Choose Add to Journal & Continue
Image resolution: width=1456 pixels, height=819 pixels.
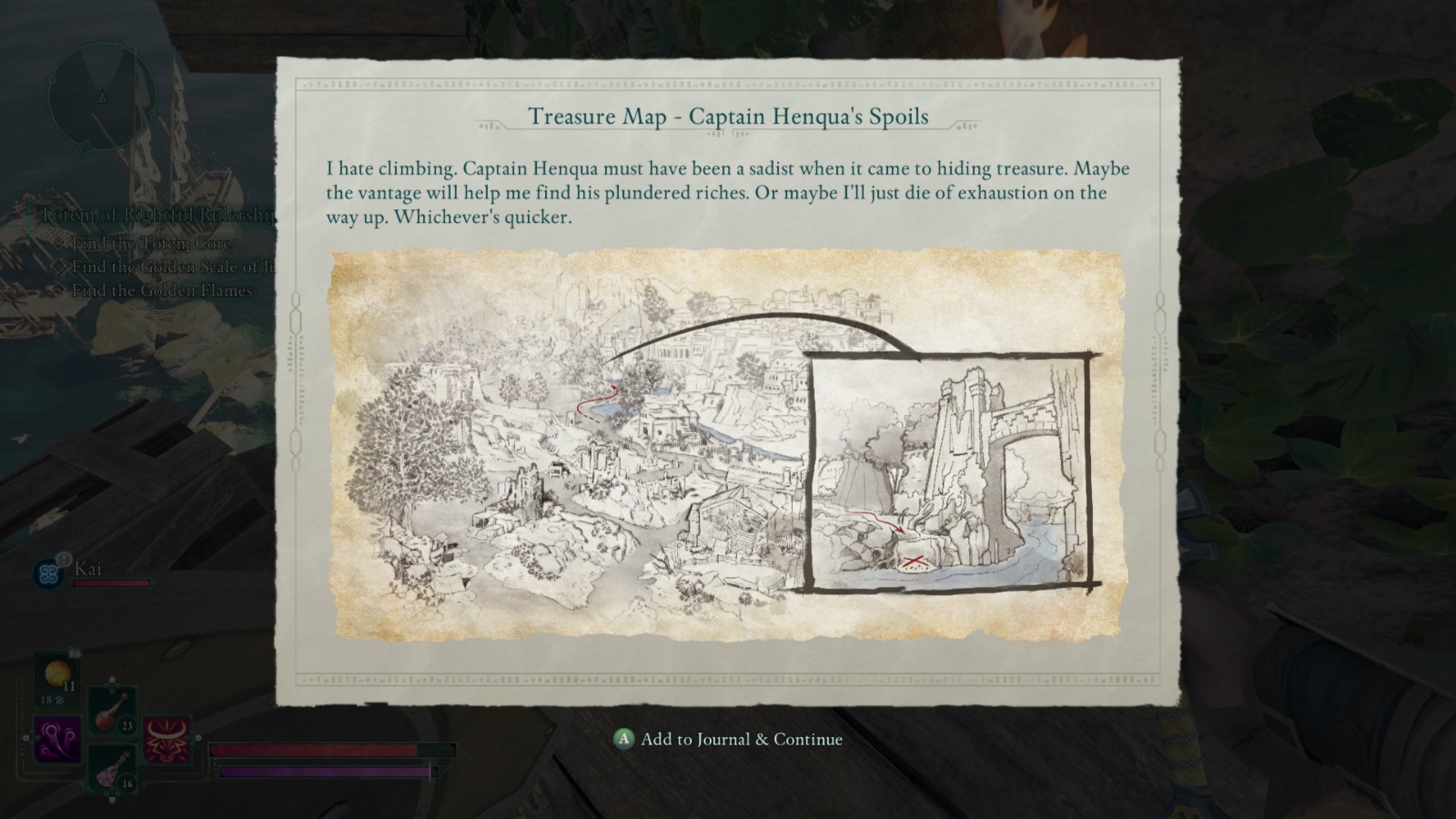728,740
